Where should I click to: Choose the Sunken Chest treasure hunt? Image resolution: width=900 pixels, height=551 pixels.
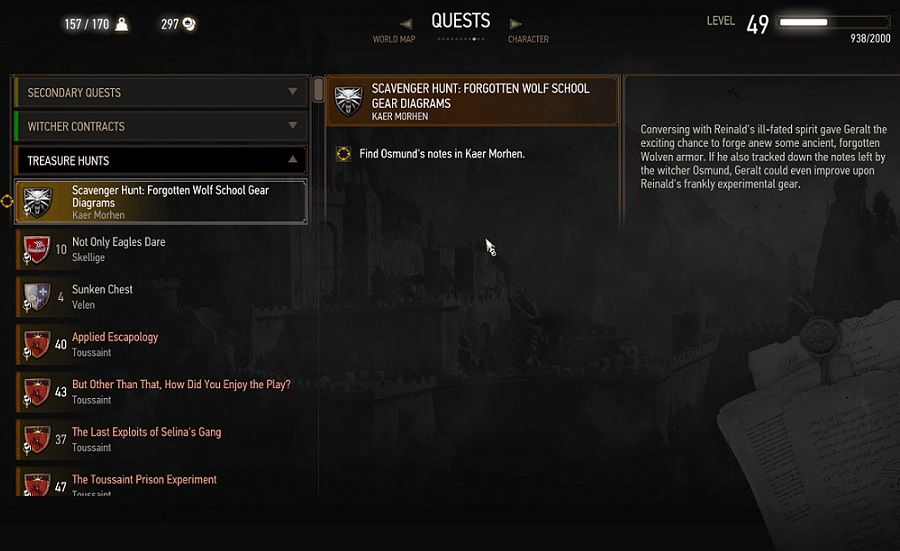click(x=160, y=296)
